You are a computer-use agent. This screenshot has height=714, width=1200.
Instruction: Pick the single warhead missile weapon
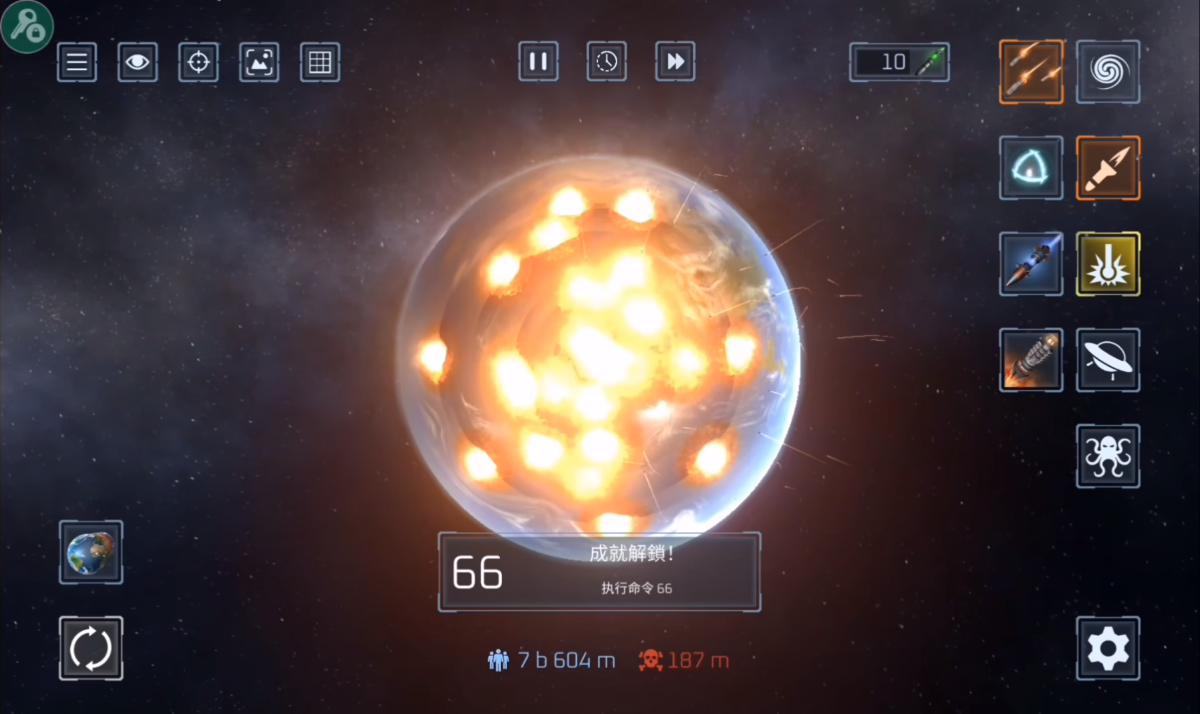(1108, 168)
